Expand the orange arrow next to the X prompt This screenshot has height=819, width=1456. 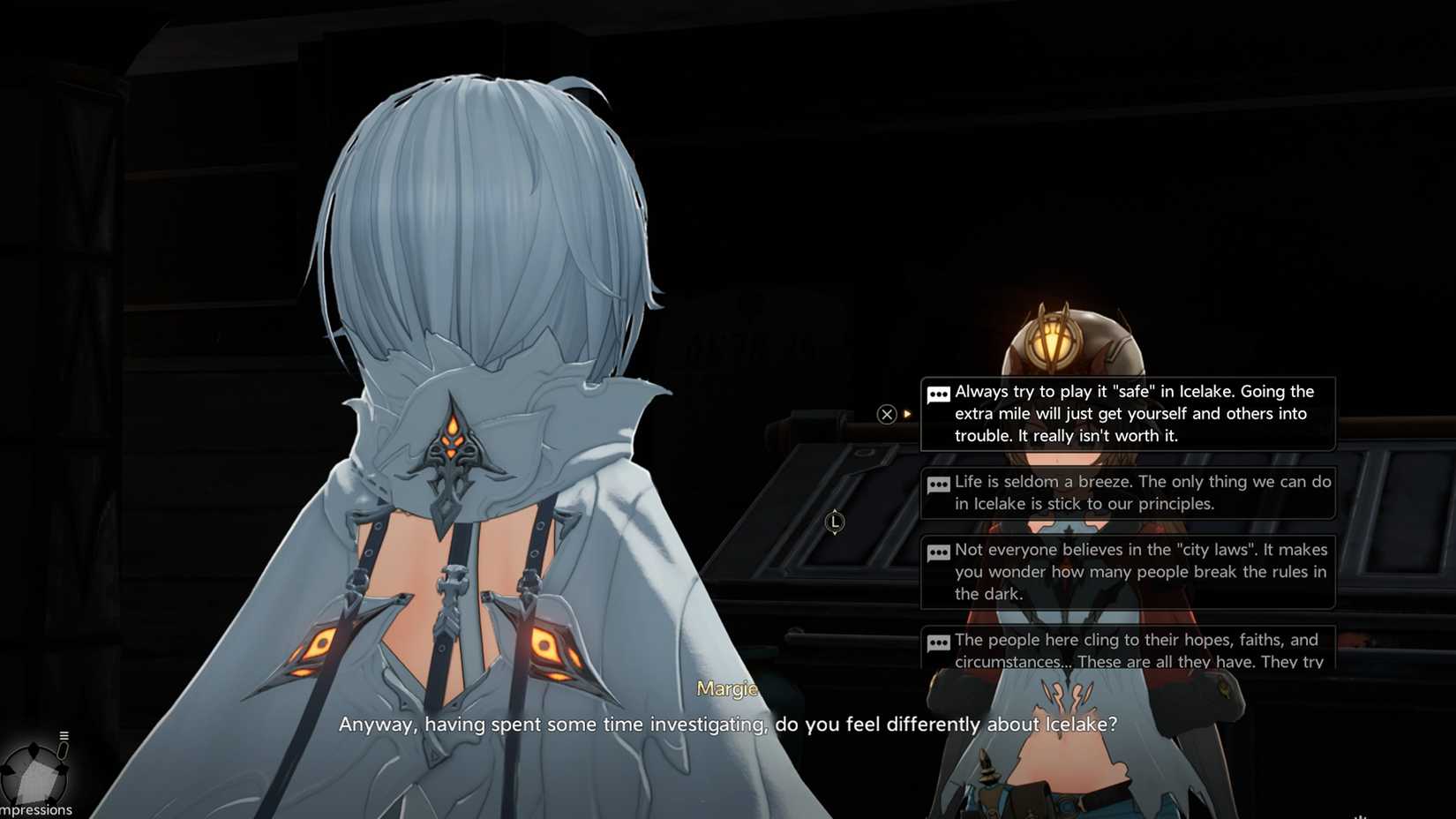tap(908, 414)
